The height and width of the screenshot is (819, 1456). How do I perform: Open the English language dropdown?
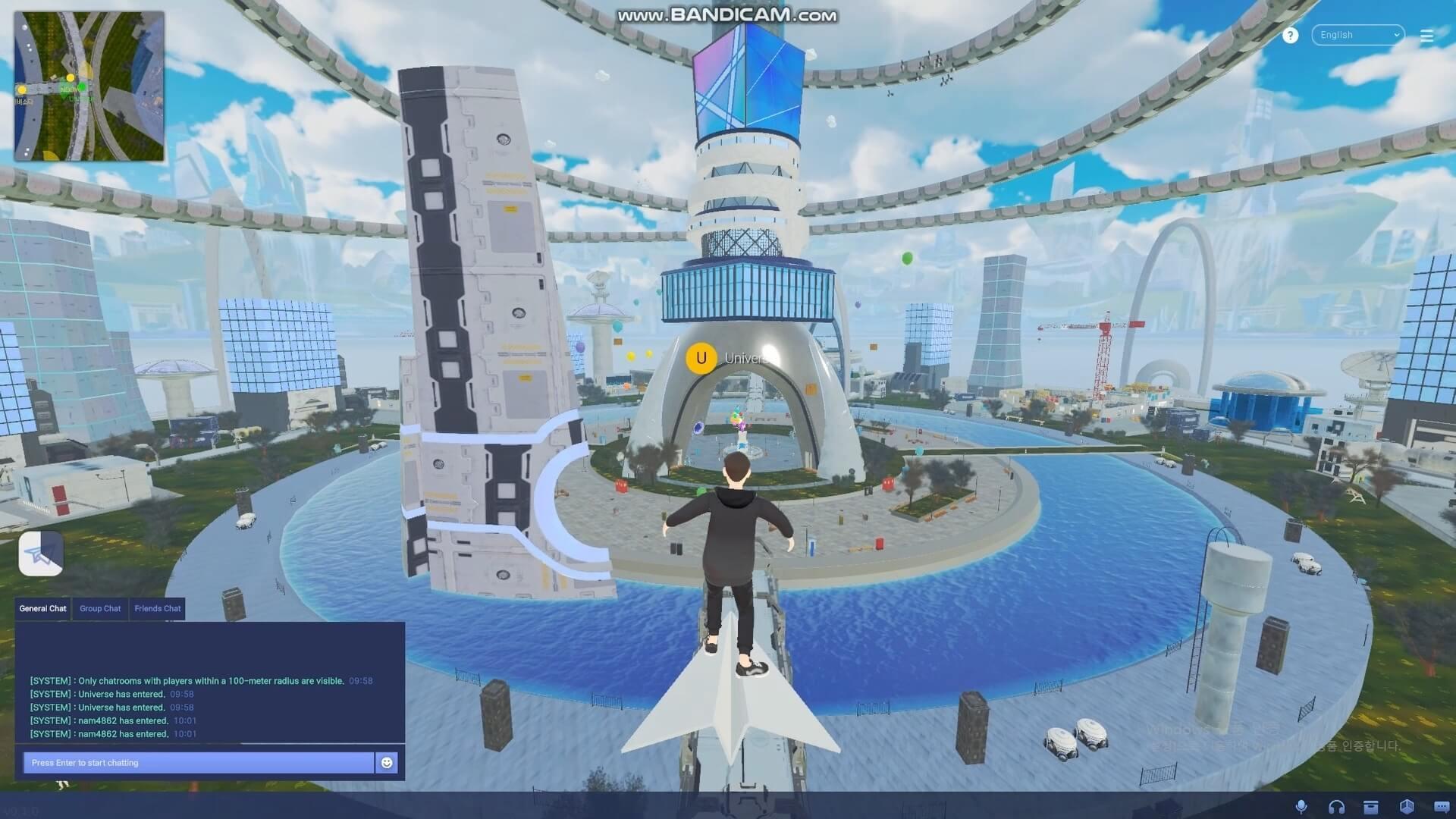point(1357,35)
